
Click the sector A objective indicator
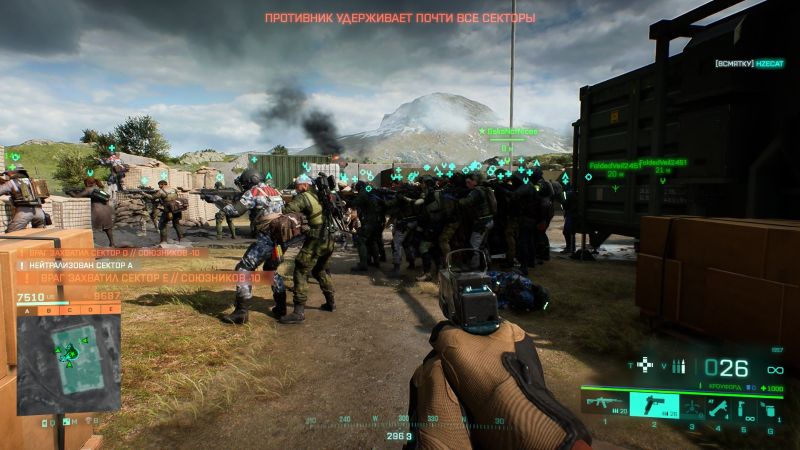coord(26,310)
